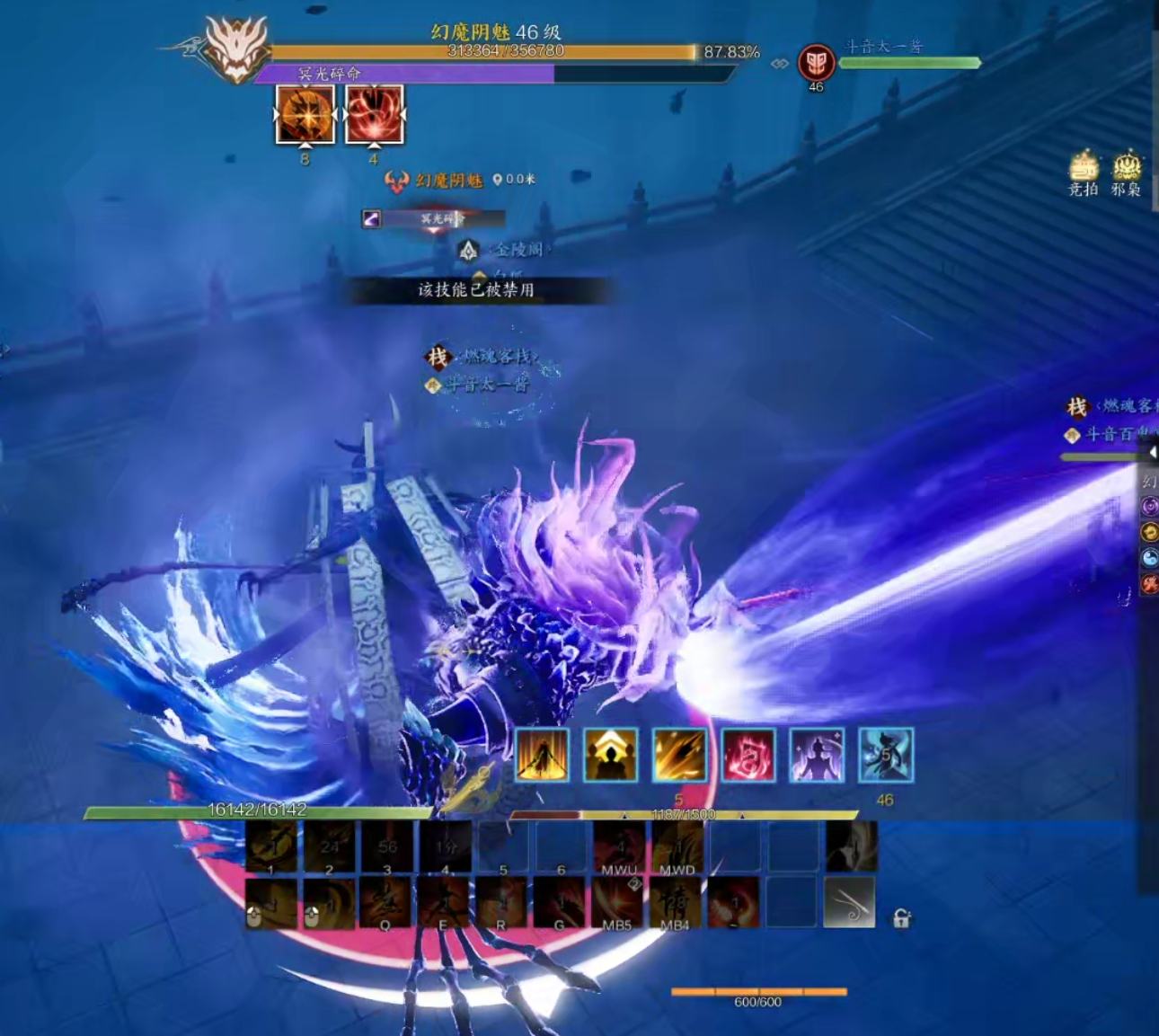Inspect the red flame swirl buff icon
Screen dimensions: 1159x1036
[748, 754]
